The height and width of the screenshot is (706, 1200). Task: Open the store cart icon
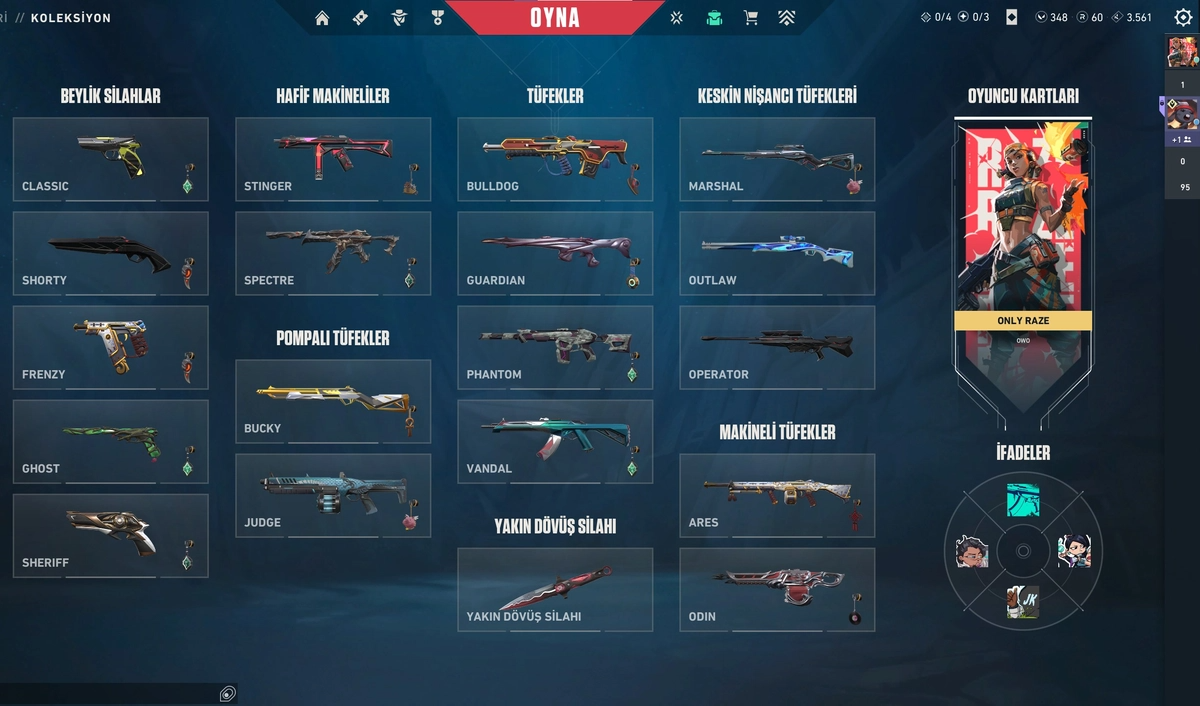pos(750,18)
